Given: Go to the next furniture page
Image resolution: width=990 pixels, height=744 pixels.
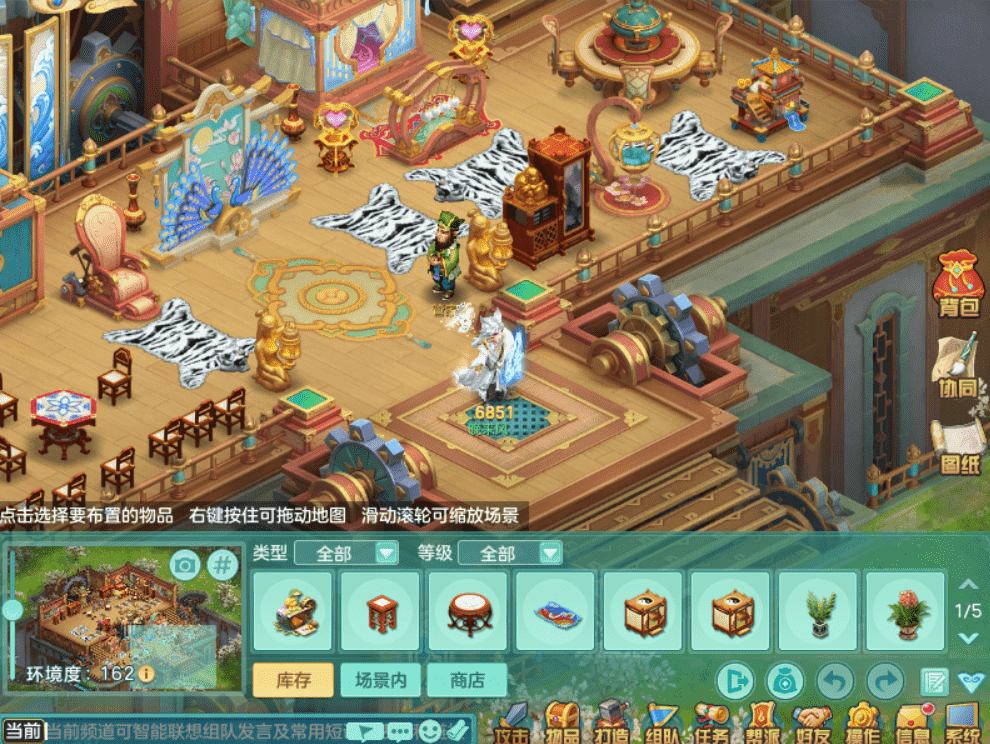Looking at the screenshot, I should [967, 637].
